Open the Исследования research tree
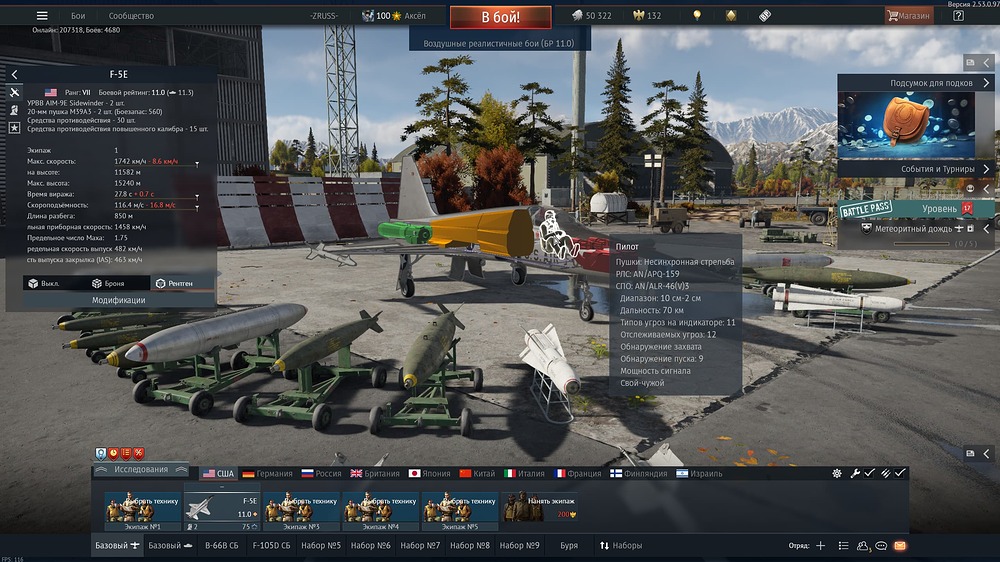1000x562 pixels. click(139, 470)
